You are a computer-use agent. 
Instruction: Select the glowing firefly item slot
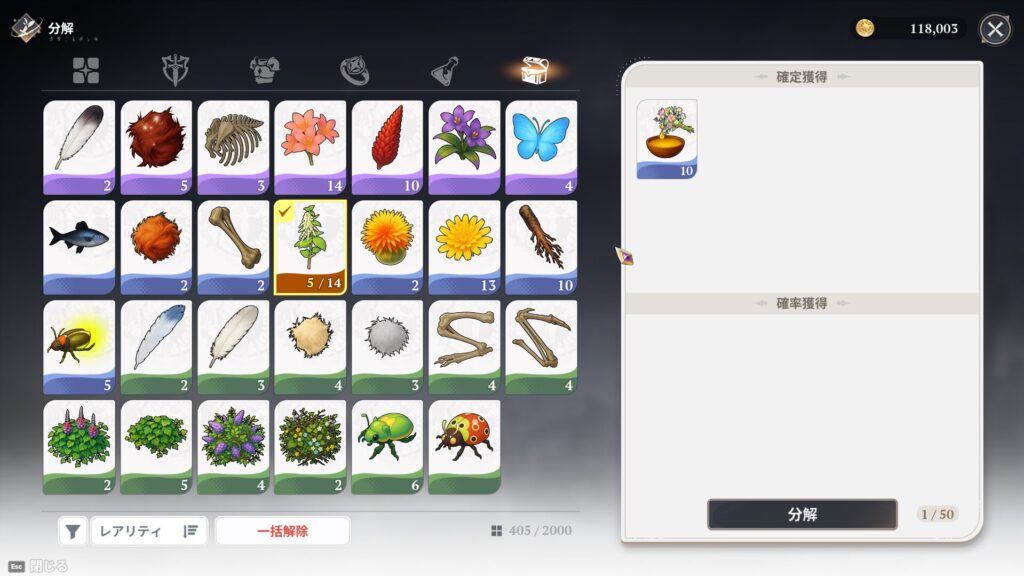coord(79,347)
